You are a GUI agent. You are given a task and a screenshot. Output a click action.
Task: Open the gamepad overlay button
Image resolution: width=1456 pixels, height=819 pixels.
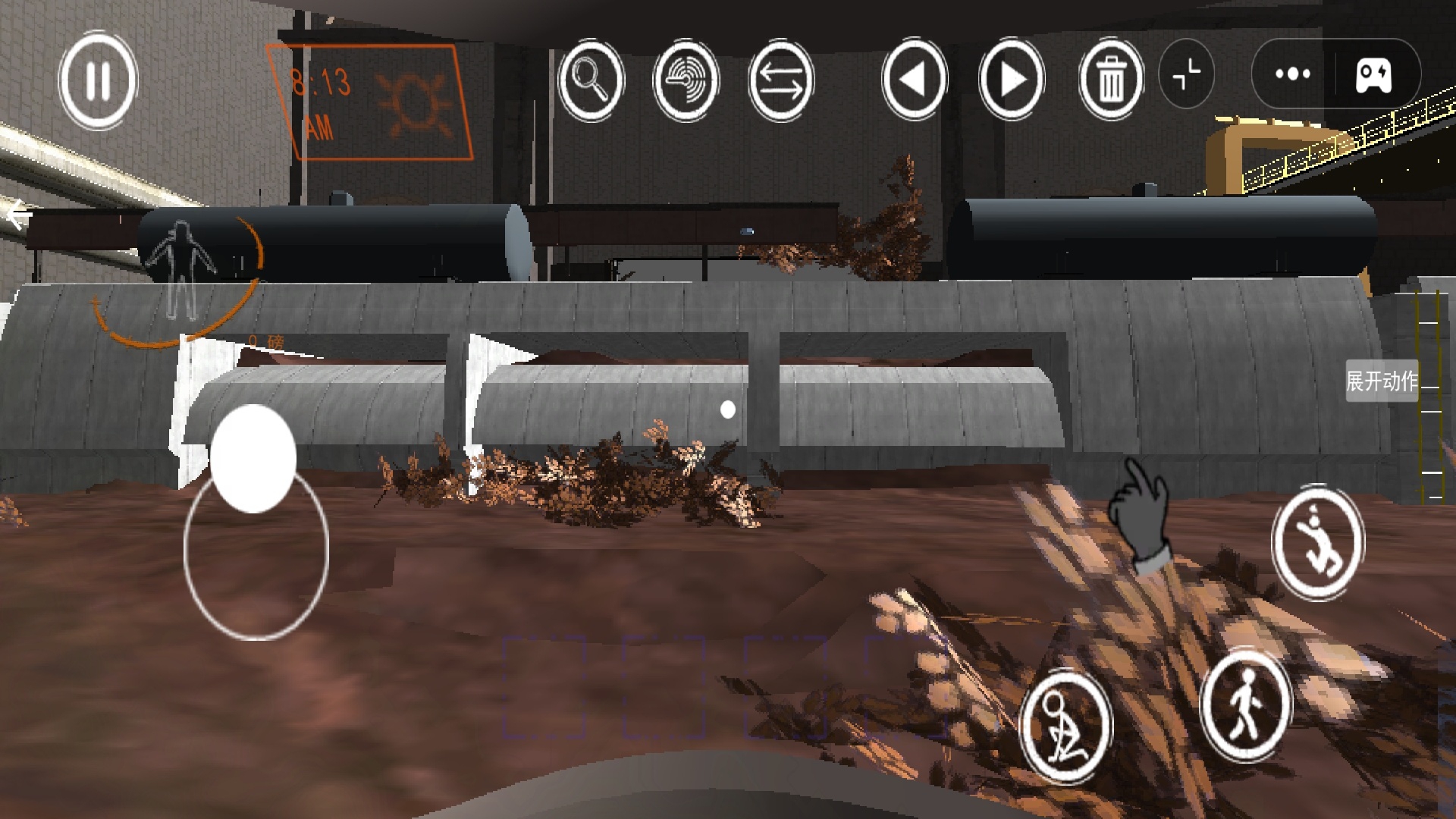pyautogui.click(x=1373, y=74)
